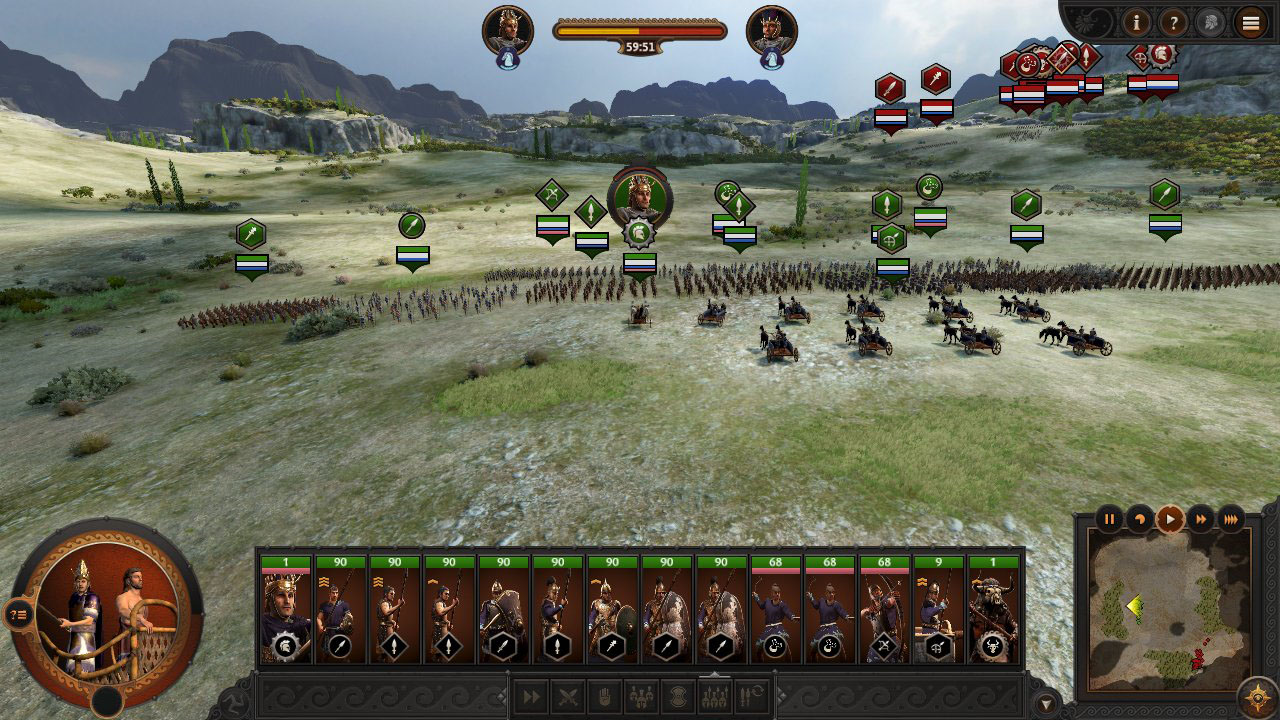Image resolution: width=1280 pixels, height=720 pixels.
Task: Select the crossed-bow archer unit card
Action: (884, 610)
